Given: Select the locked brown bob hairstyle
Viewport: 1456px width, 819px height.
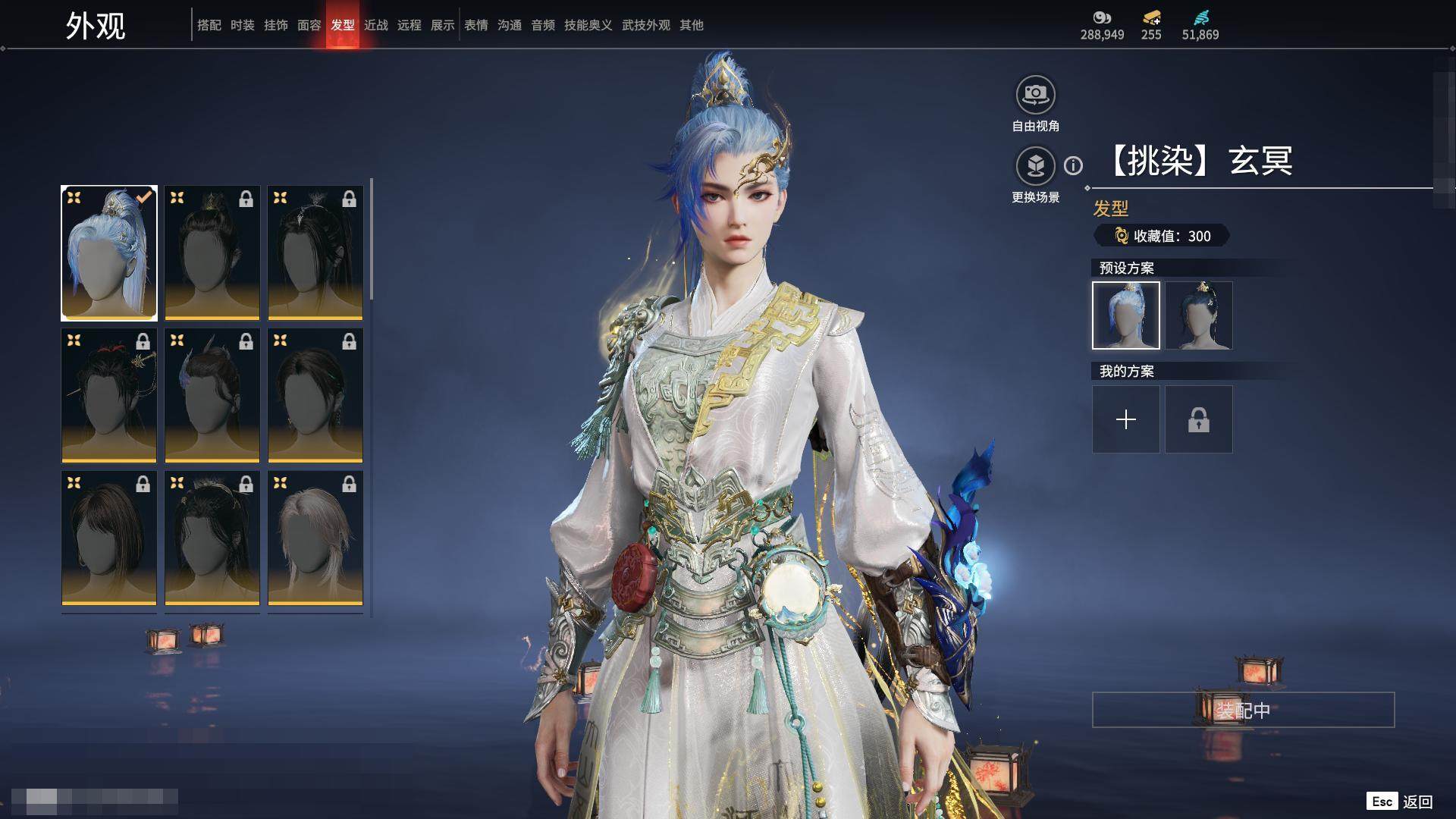Looking at the screenshot, I should (x=109, y=538).
